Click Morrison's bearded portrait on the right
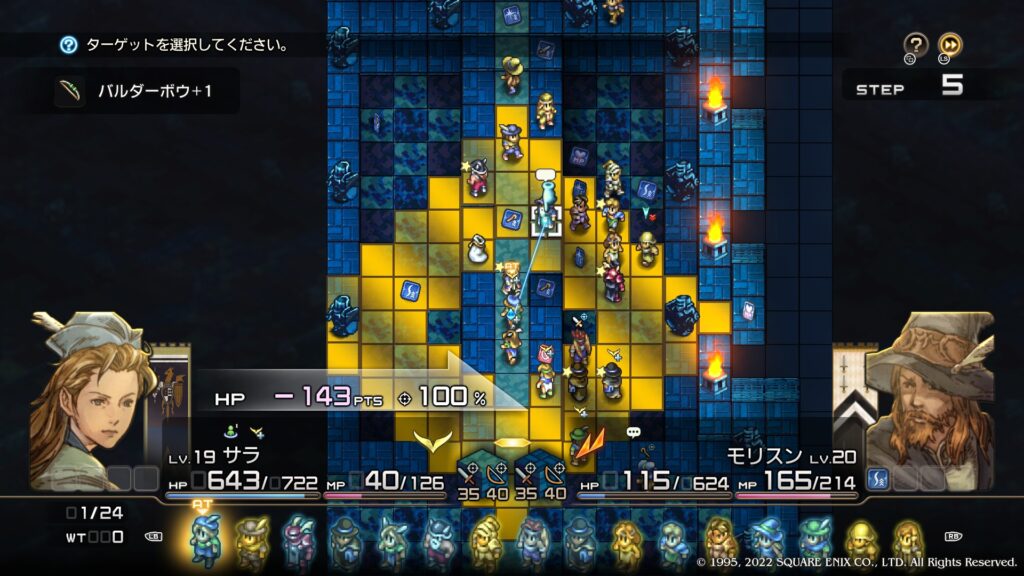The width and height of the screenshot is (1024, 576). tap(928, 400)
